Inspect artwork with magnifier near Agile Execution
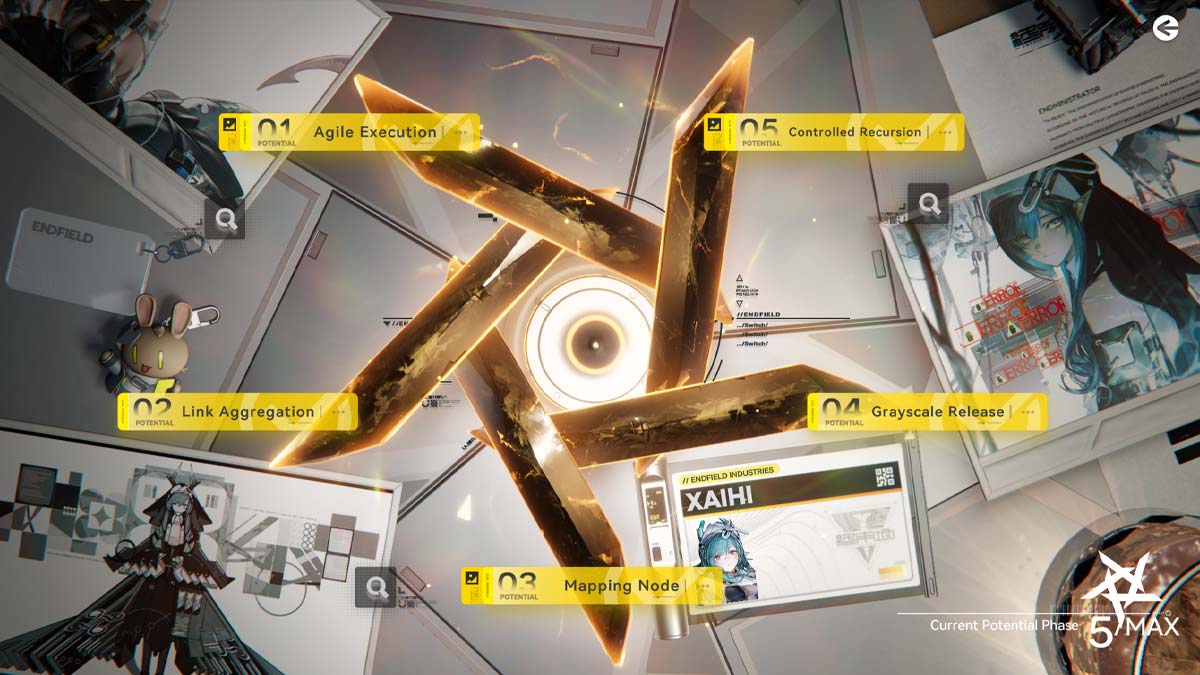This screenshot has height=675, width=1200. coord(225,219)
